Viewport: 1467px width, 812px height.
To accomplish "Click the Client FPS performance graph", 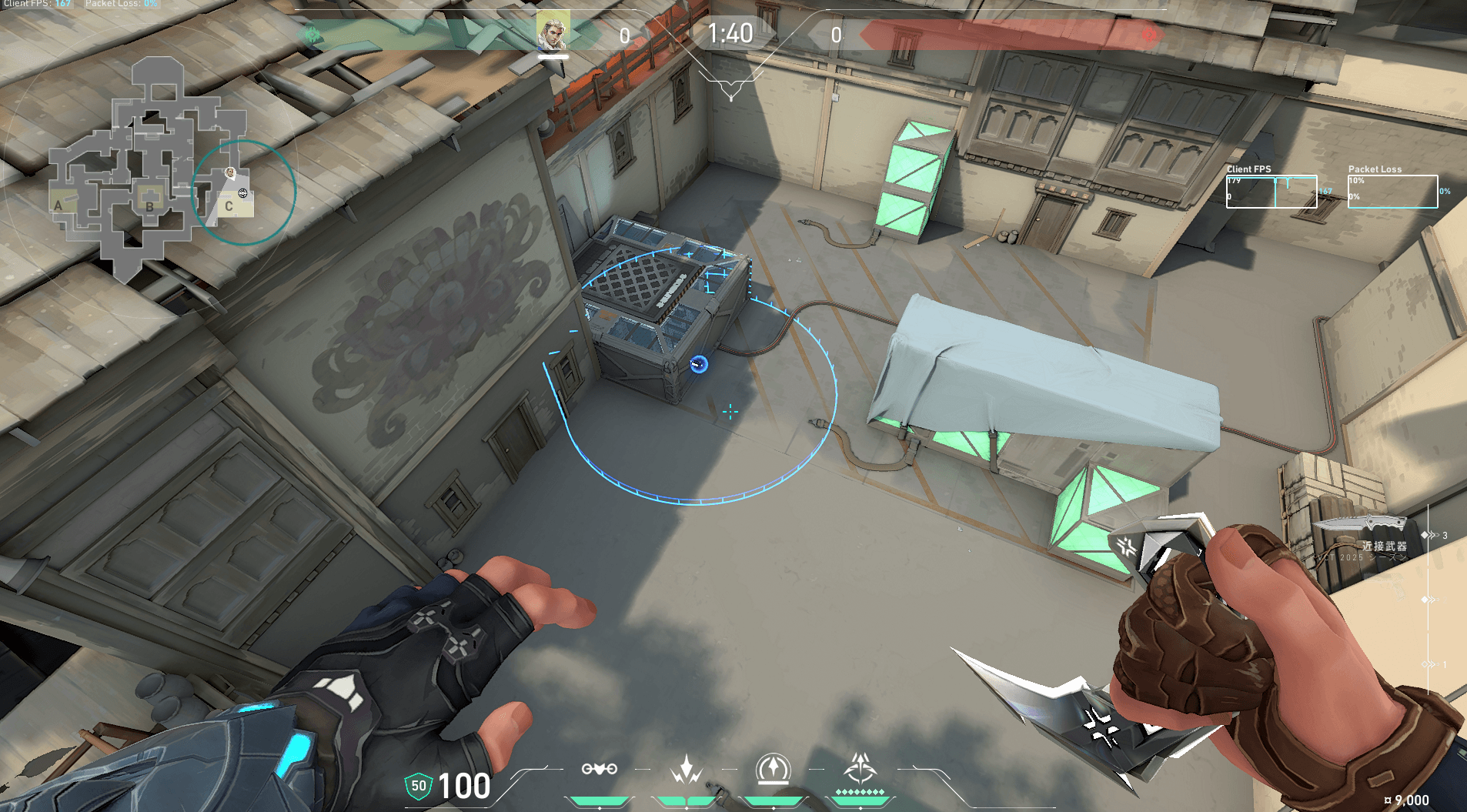I will 1272,192.
